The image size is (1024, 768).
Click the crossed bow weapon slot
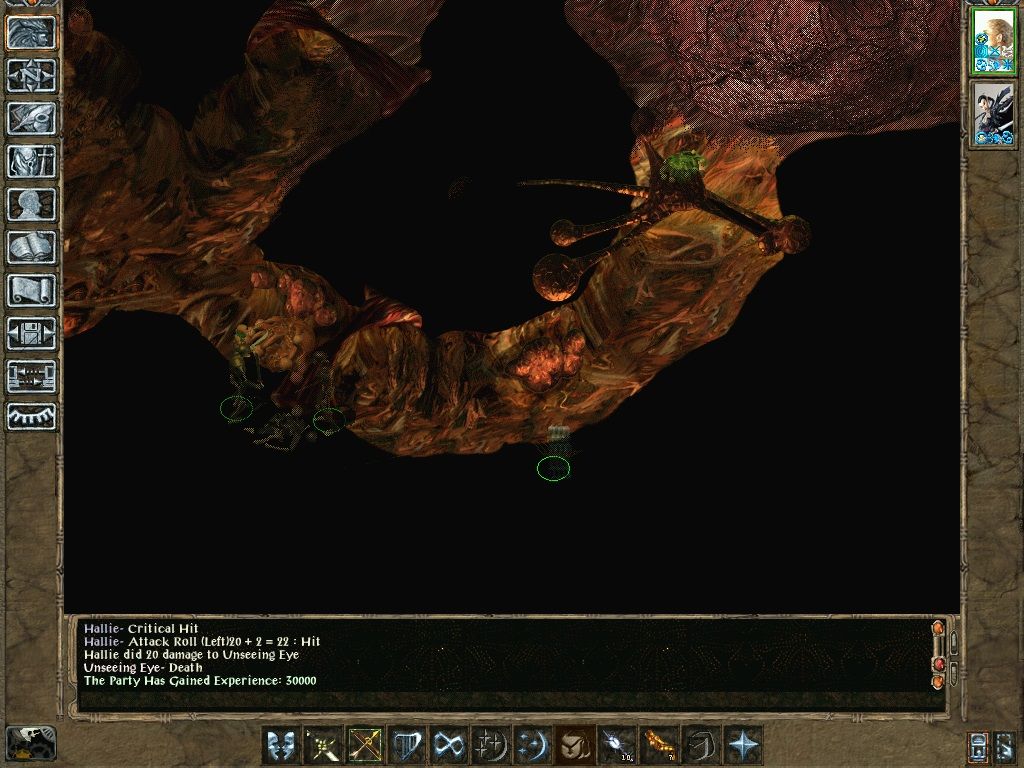[x=364, y=745]
